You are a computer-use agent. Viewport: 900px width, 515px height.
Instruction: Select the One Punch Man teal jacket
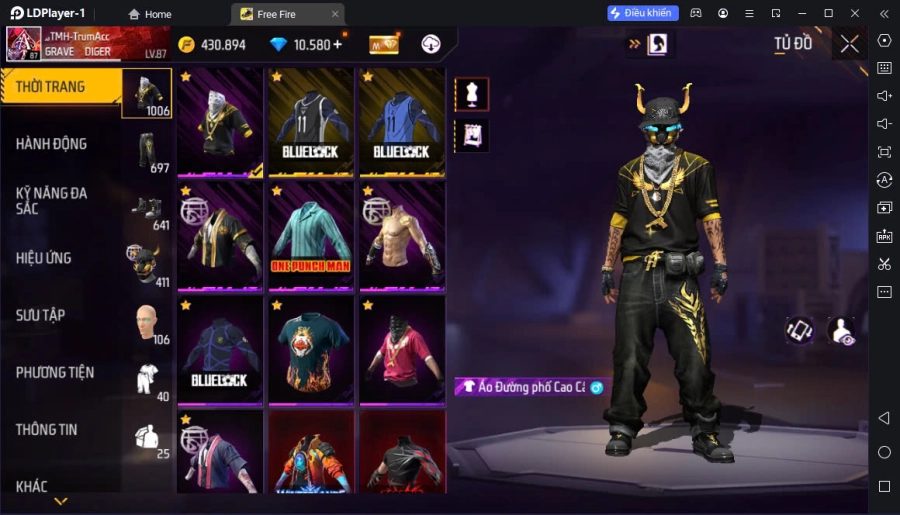[311, 235]
